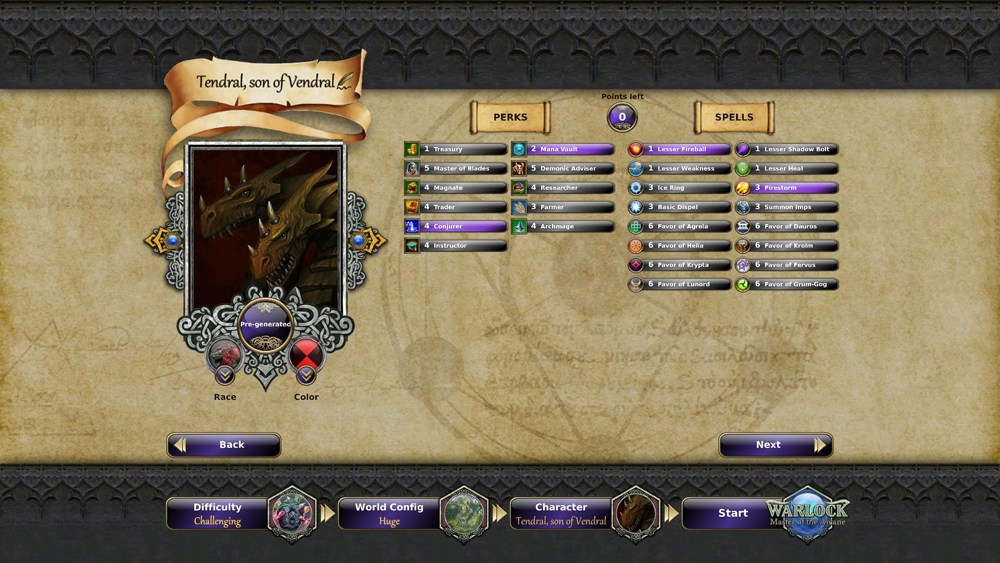1000x563 pixels.
Task: Proceed with the Next button
Action: pyautogui.click(x=775, y=445)
